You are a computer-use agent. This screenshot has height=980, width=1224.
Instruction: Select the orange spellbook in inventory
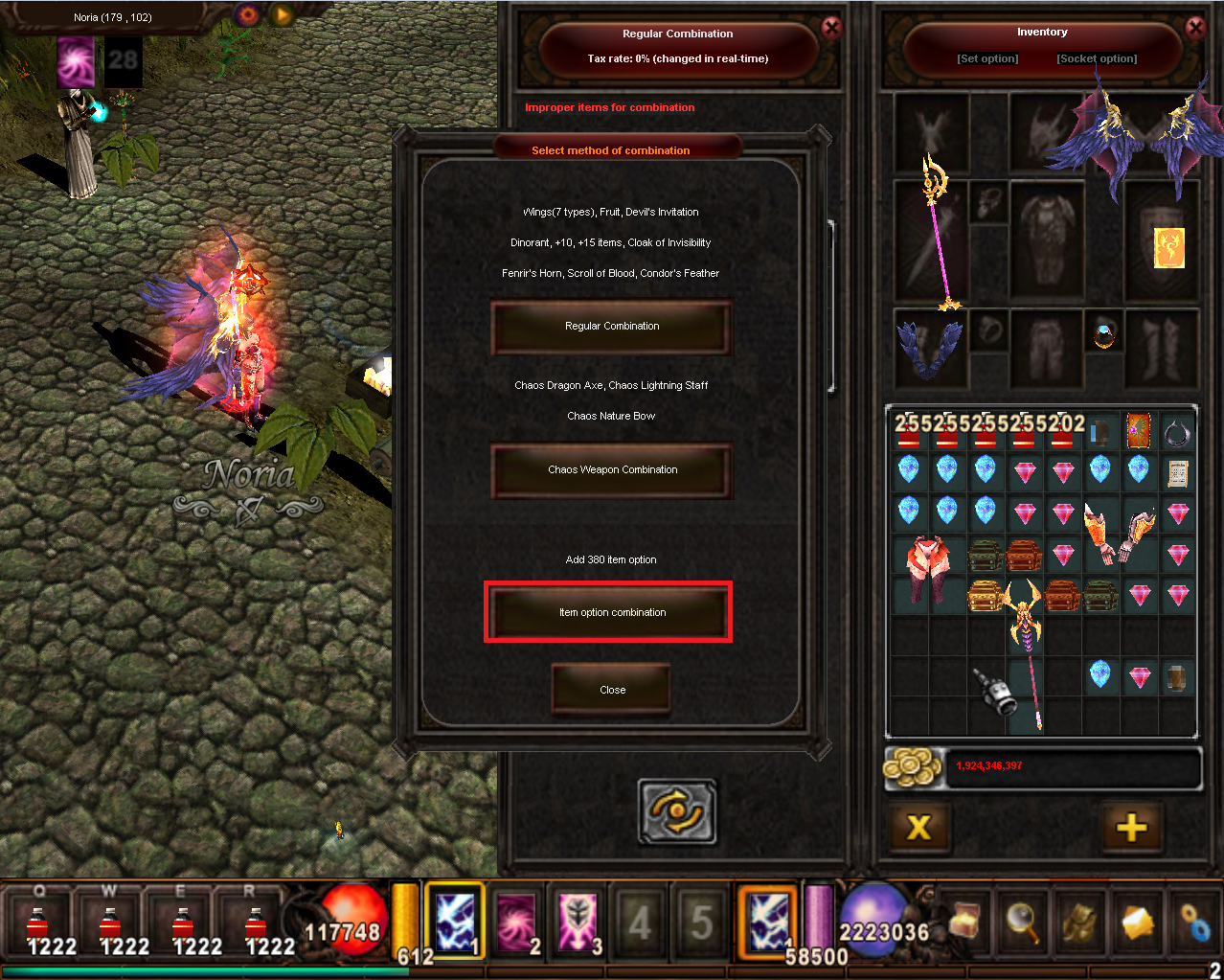(x=1138, y=431)
